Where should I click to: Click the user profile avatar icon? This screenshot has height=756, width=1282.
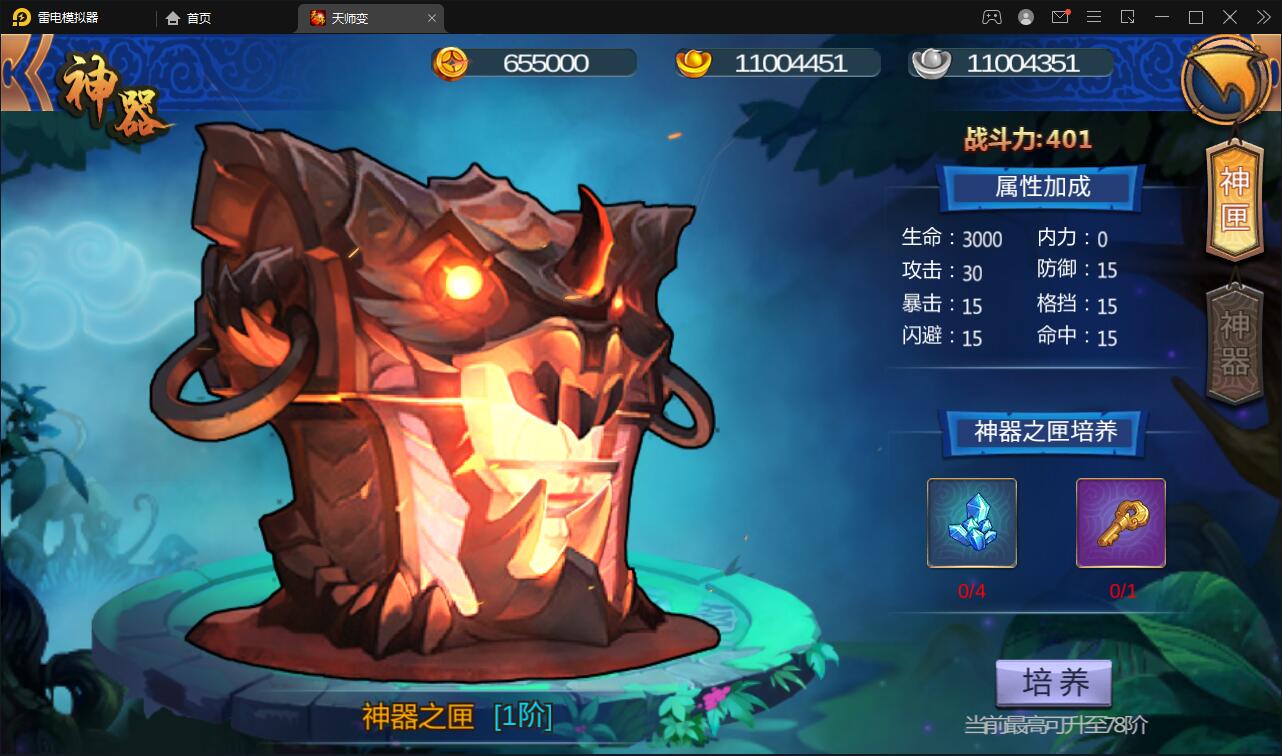coord(1026,17)
